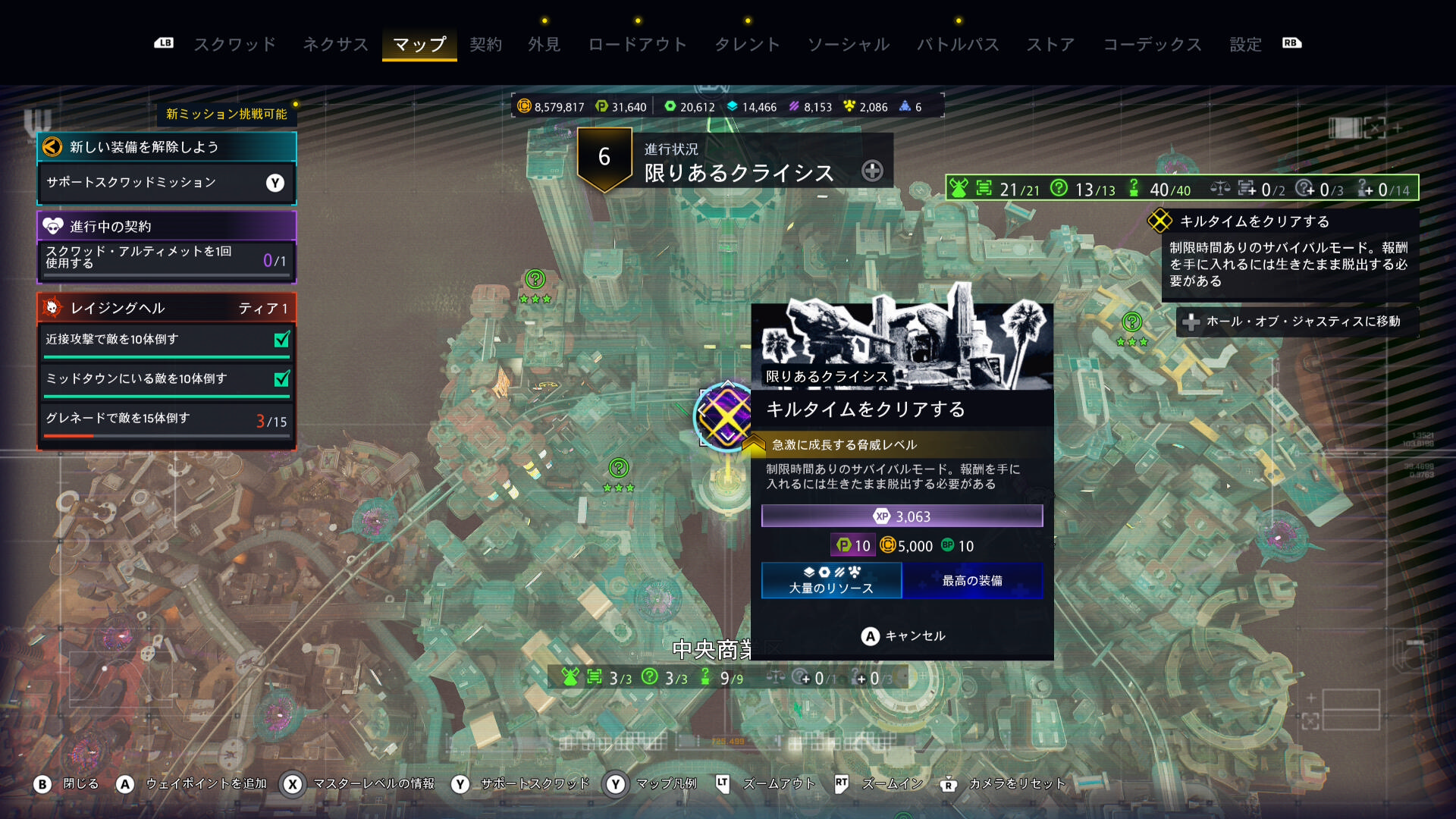
Task: Open the ソーシャル tab
Action: pyautogui.click(x=848, y=45)
